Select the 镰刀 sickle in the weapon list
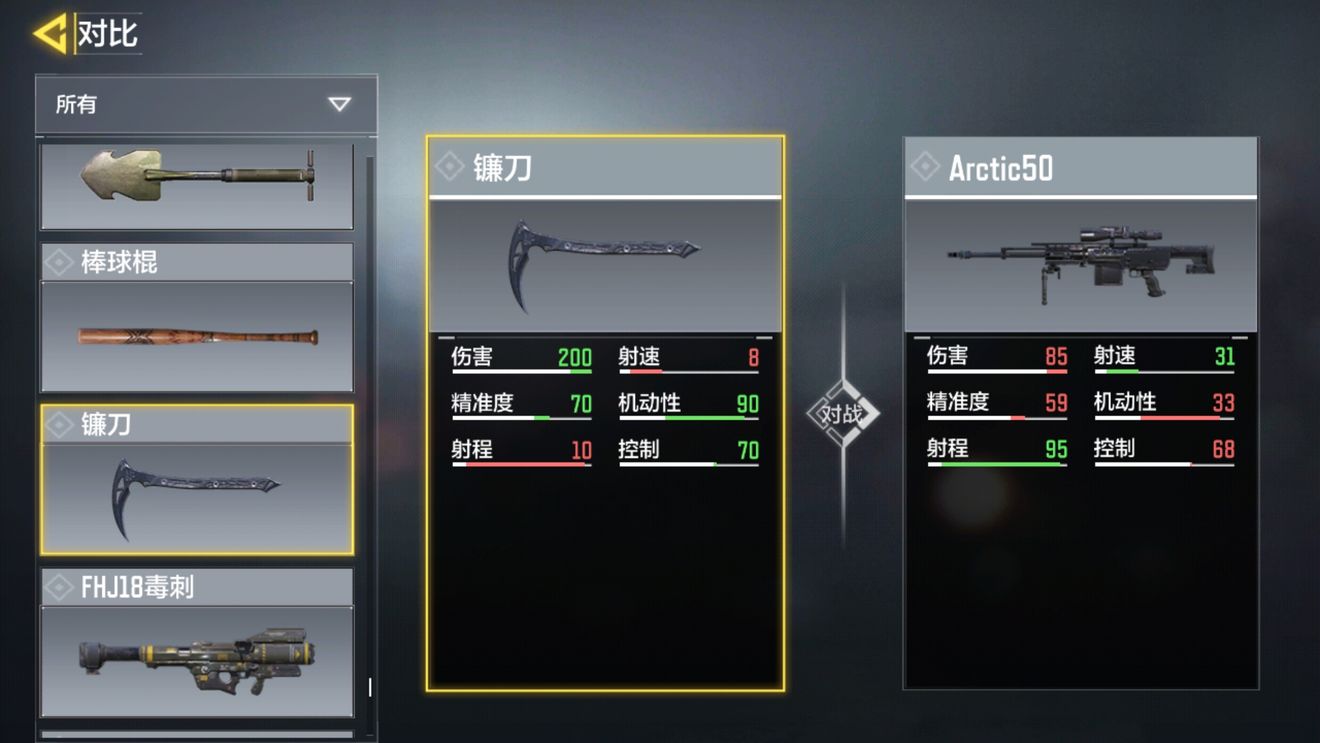Screen dimensions: 1320x743 click(196, 480)
